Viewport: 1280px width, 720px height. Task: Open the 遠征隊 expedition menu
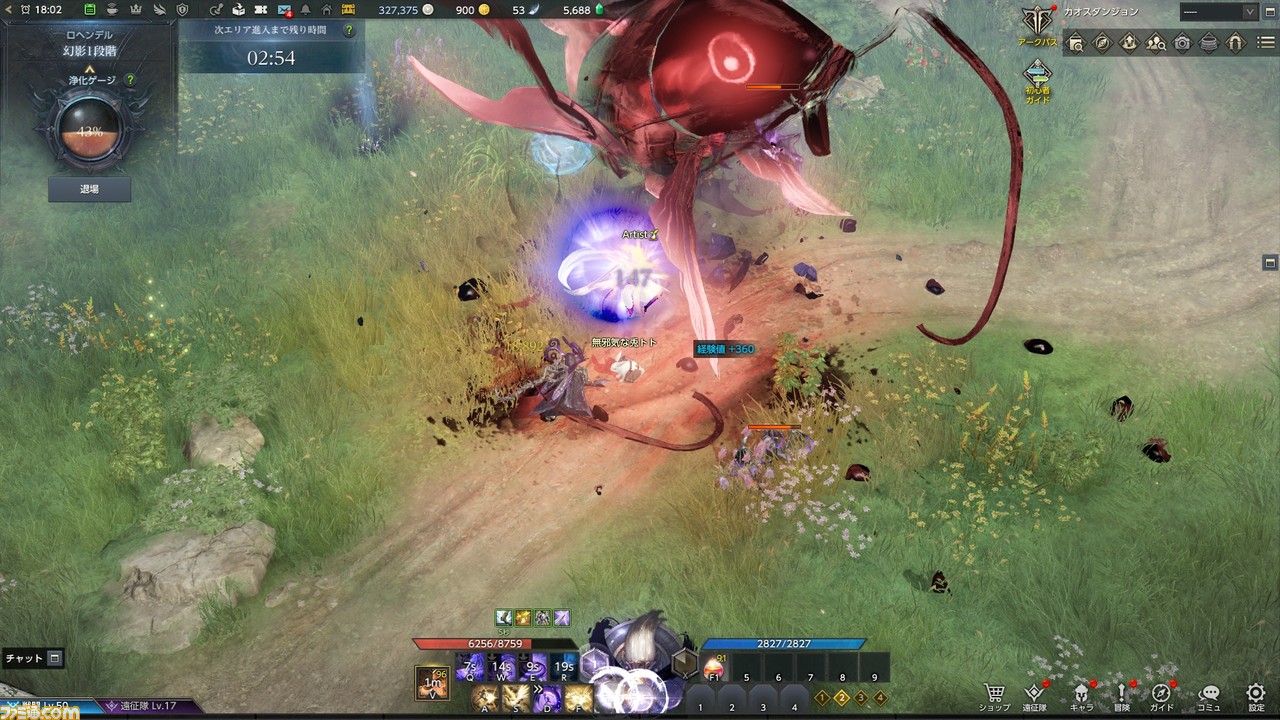point(1036,696)
